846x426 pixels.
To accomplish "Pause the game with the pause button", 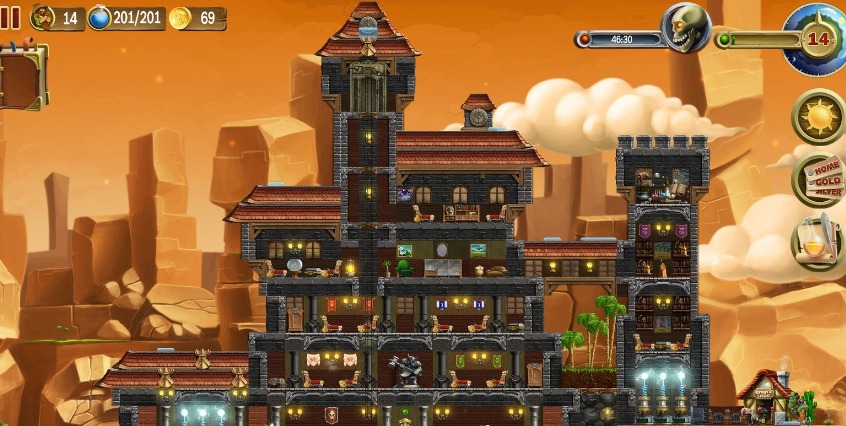I will (x=10, y=17).
